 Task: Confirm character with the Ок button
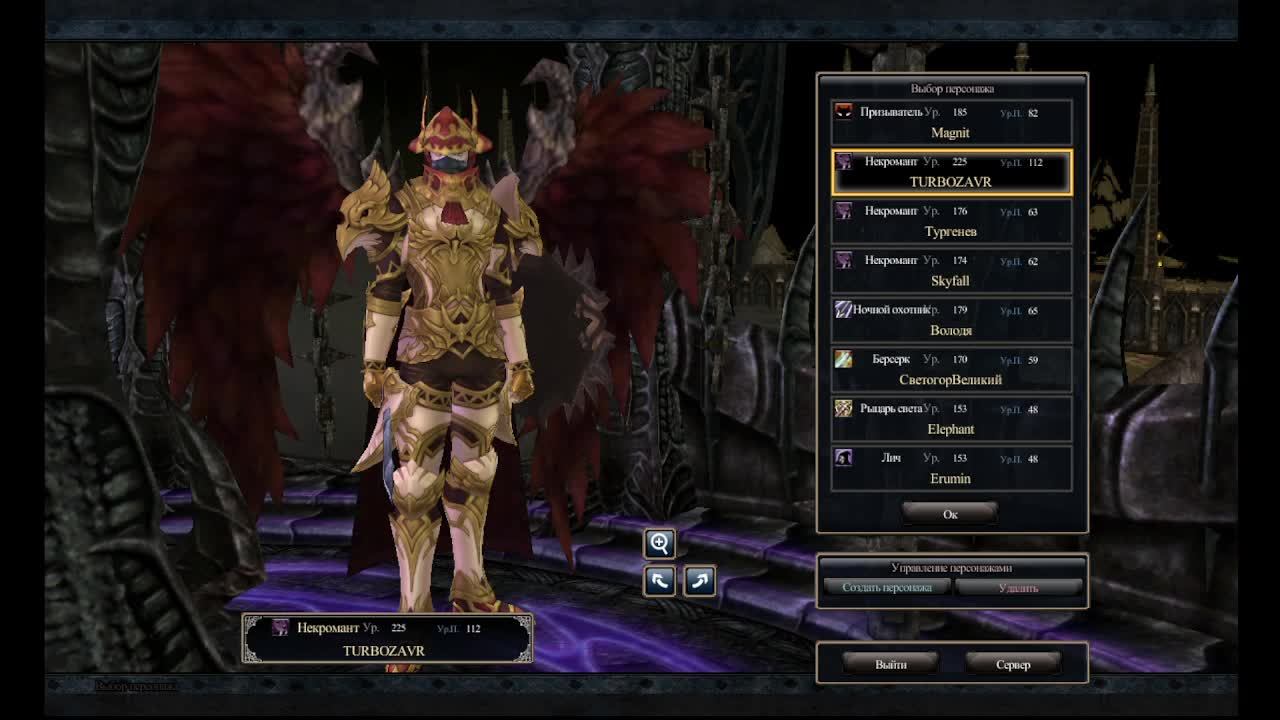(950, 514)
